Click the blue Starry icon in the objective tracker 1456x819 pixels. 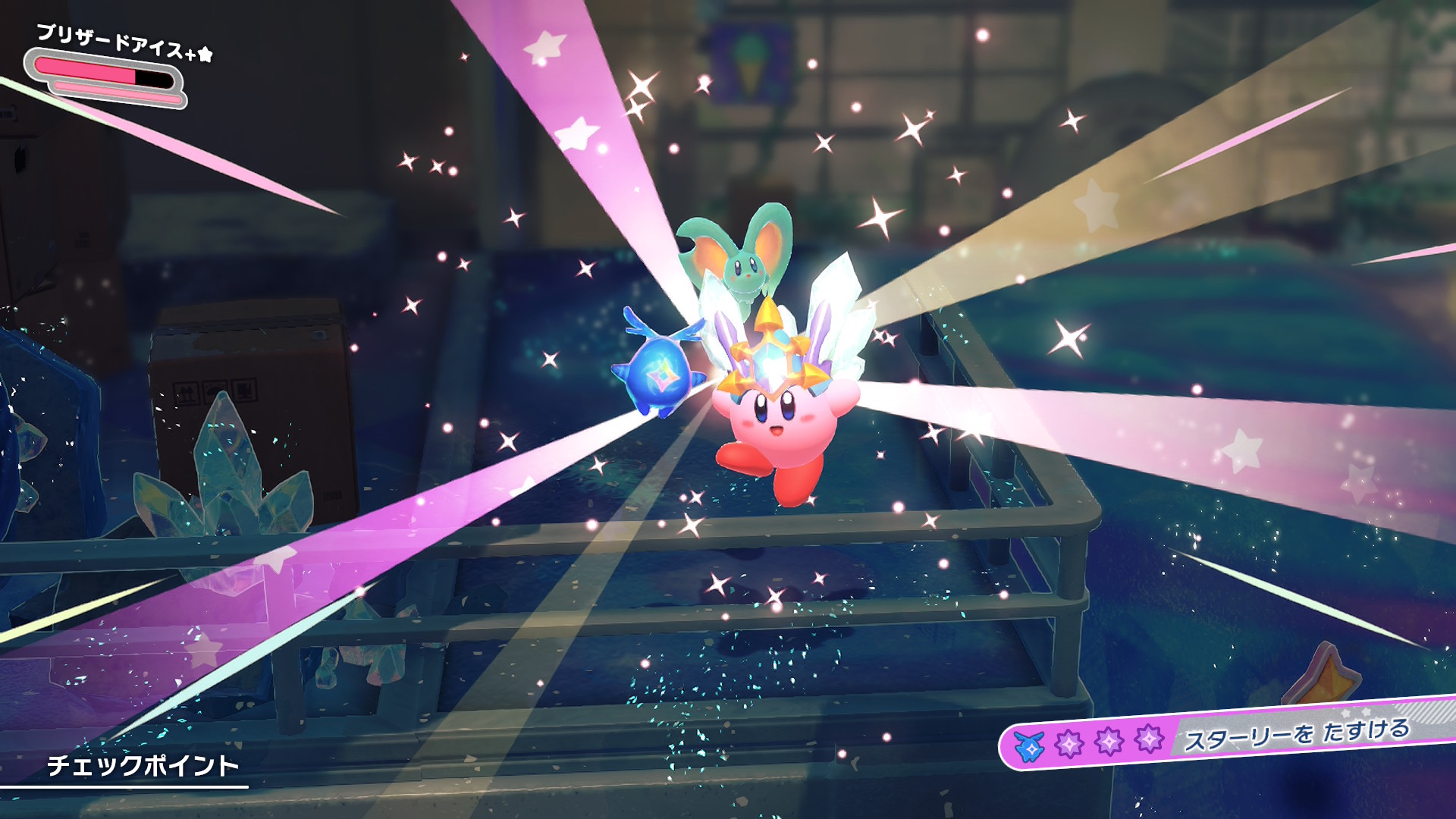coord(1029,746)
